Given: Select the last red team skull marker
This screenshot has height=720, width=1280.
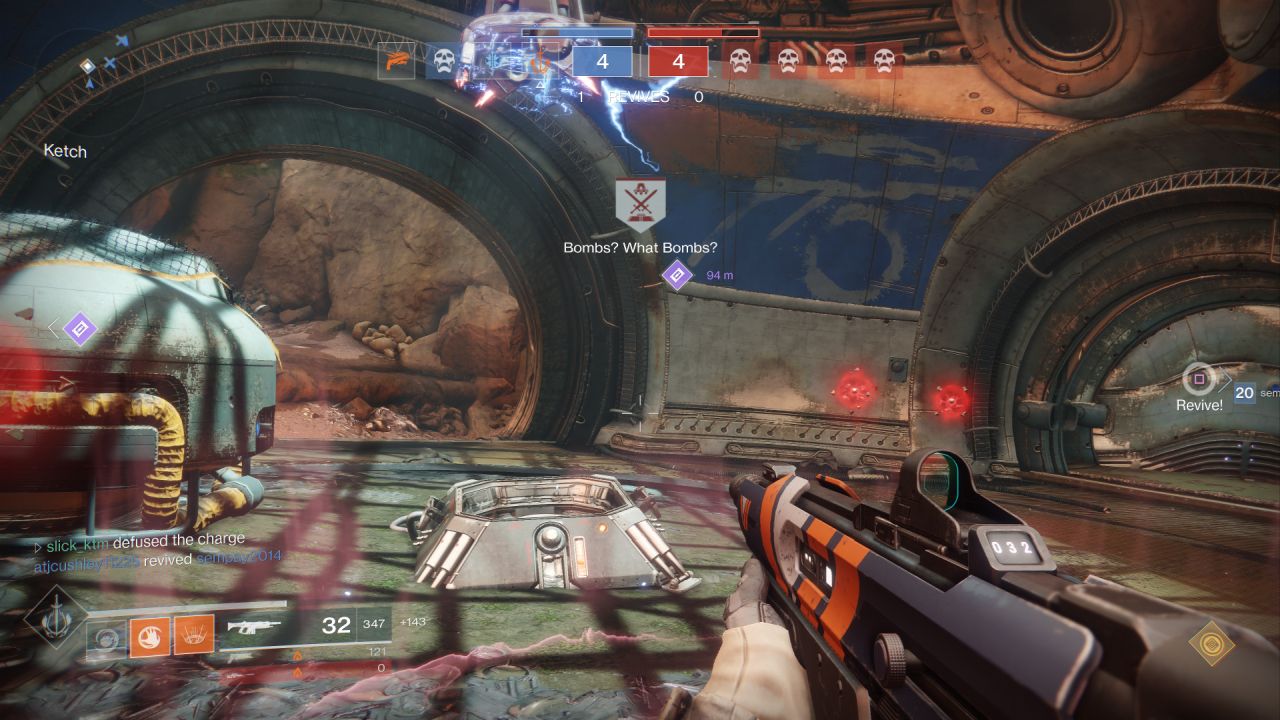Looking at the screenshot, I should tap(882, 60).
